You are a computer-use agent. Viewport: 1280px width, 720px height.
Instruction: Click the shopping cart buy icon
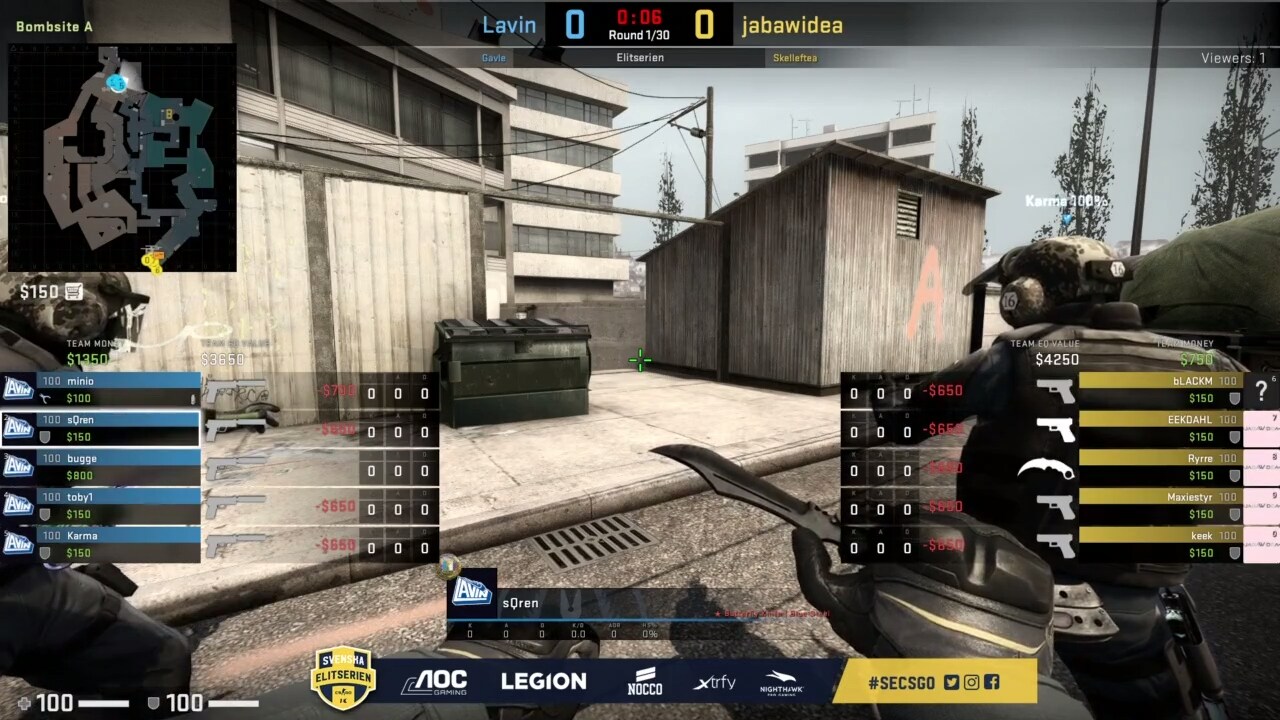click(73, 292)
